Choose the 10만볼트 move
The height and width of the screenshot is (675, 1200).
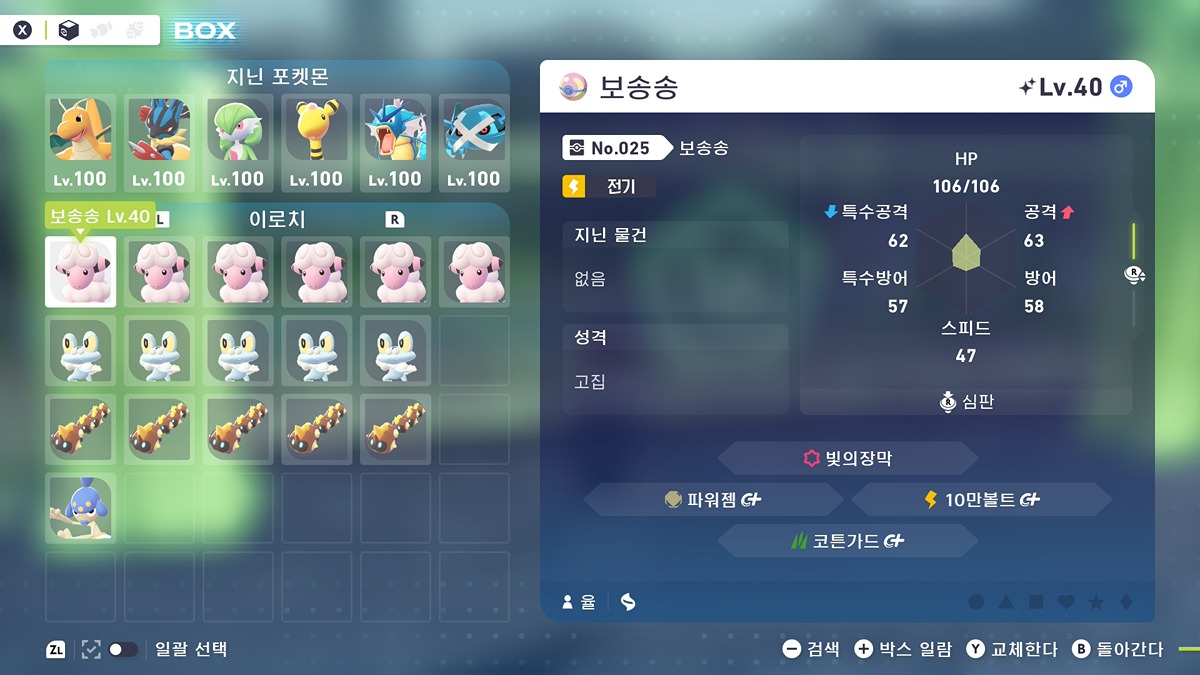click(x=981, y=500)
